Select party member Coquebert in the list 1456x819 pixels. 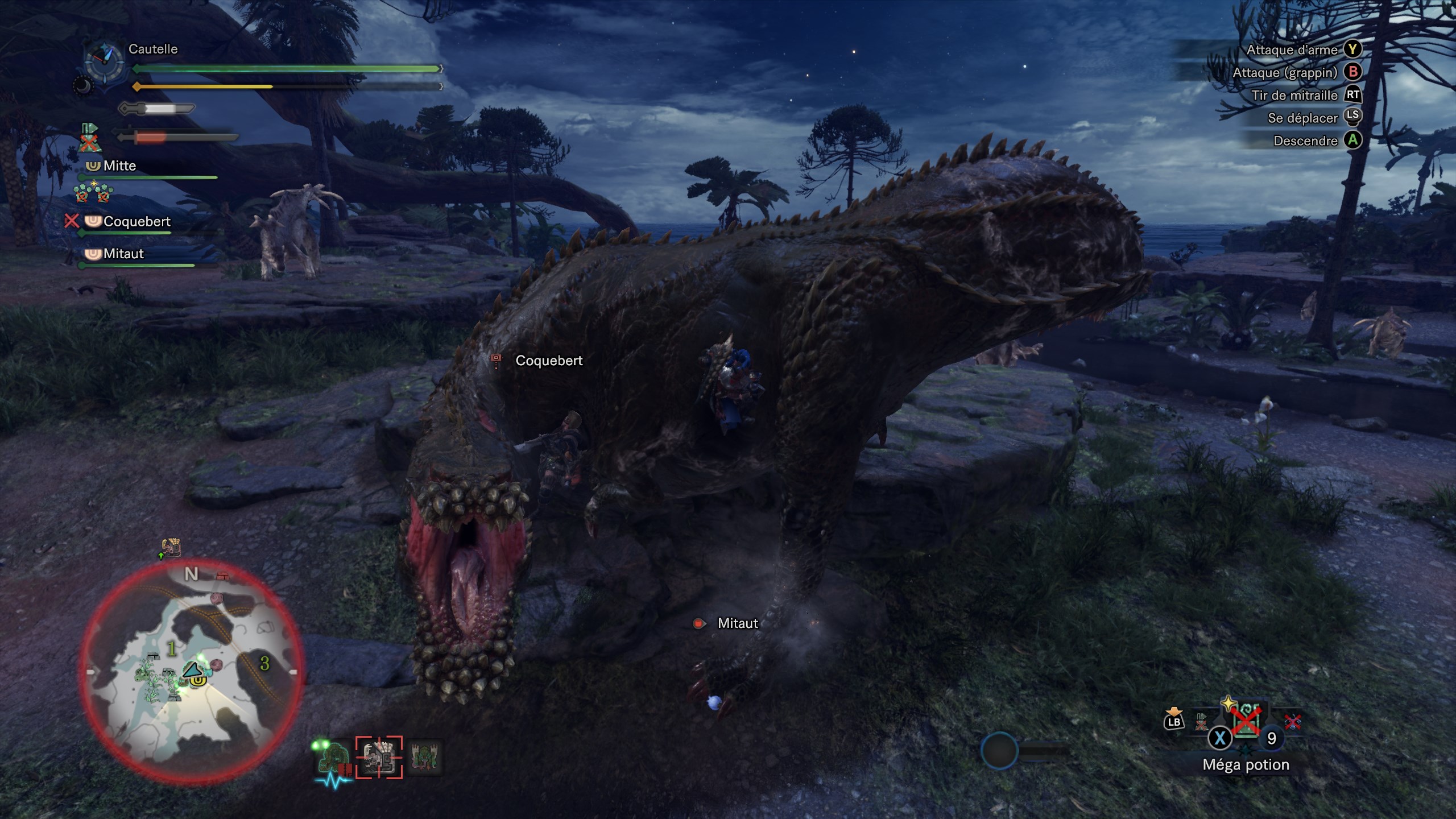(x=136, y=222)
